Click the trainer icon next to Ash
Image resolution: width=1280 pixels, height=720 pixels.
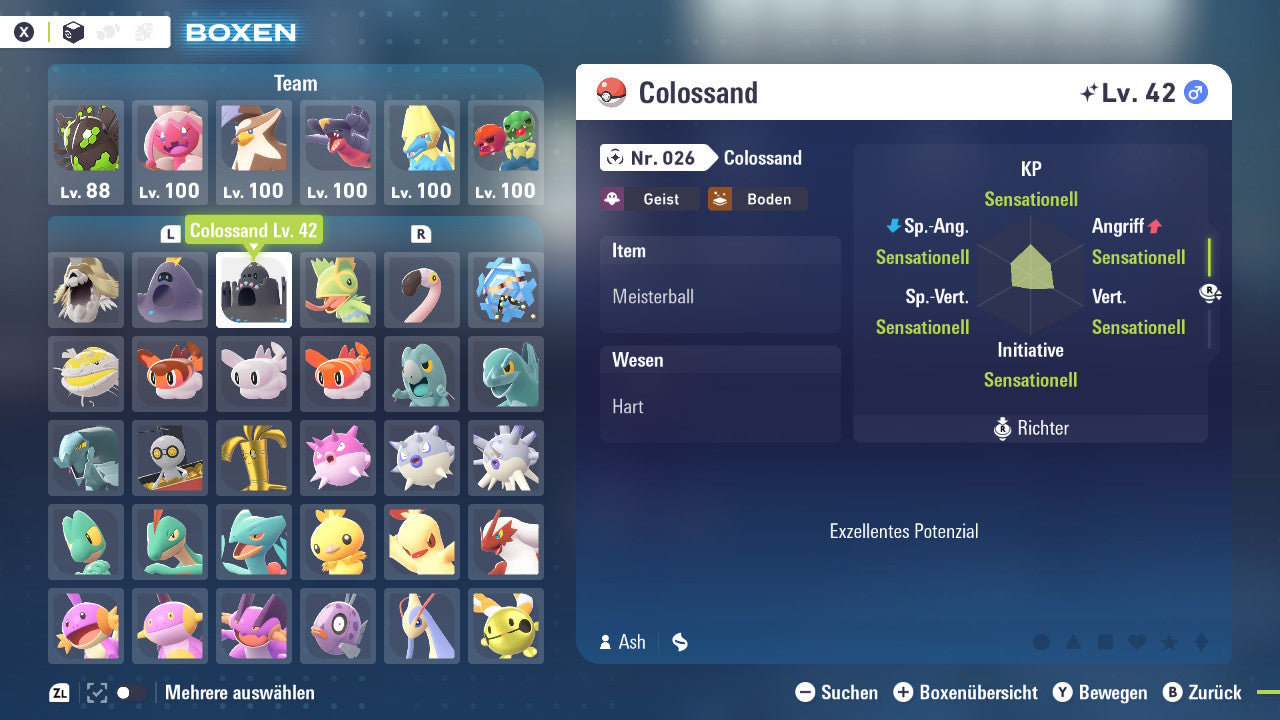click(607, 642)
